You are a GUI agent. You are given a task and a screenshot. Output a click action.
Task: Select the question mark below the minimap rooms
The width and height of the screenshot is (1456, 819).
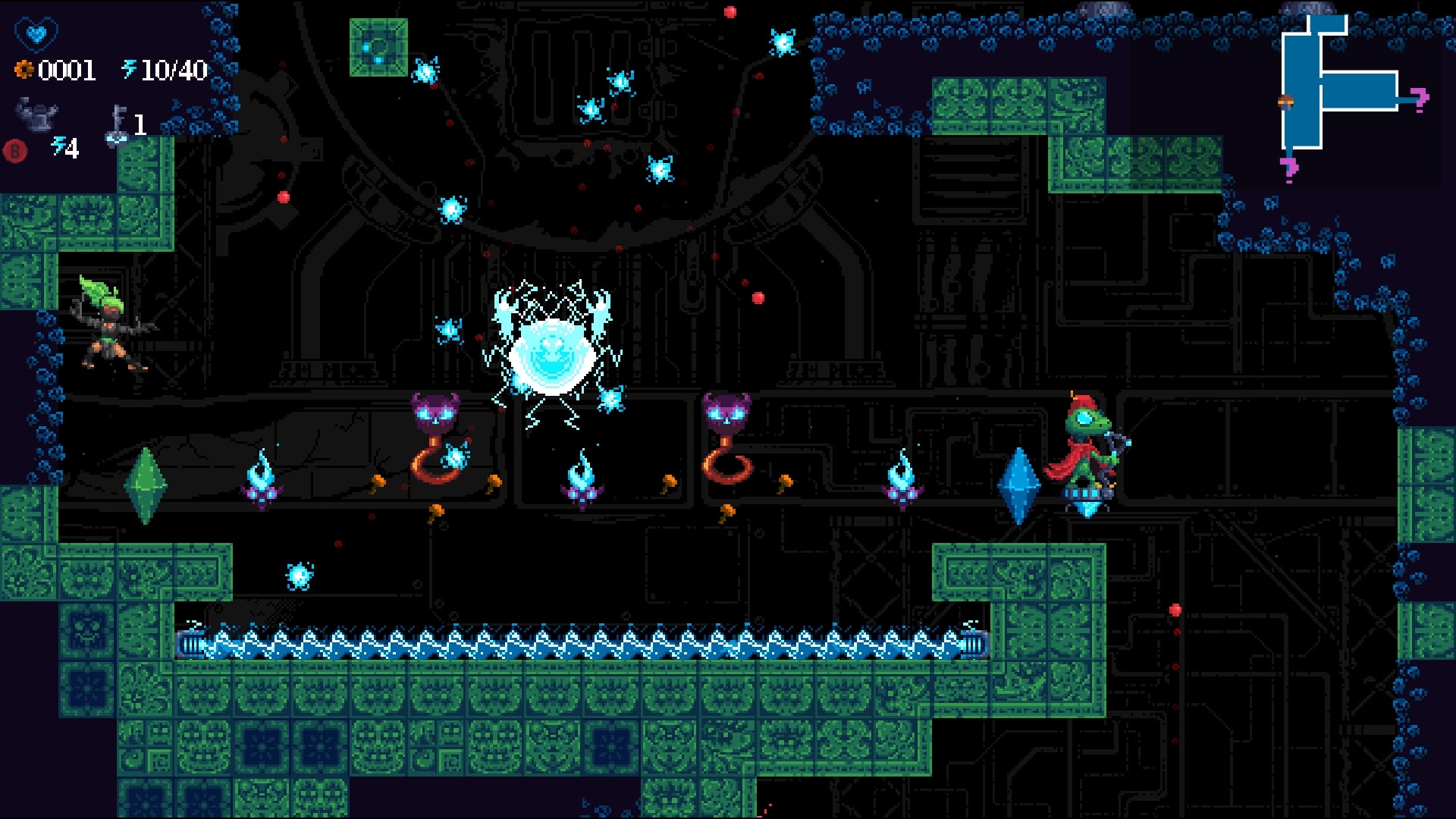pyautogui.click(x=1289, y=168)
